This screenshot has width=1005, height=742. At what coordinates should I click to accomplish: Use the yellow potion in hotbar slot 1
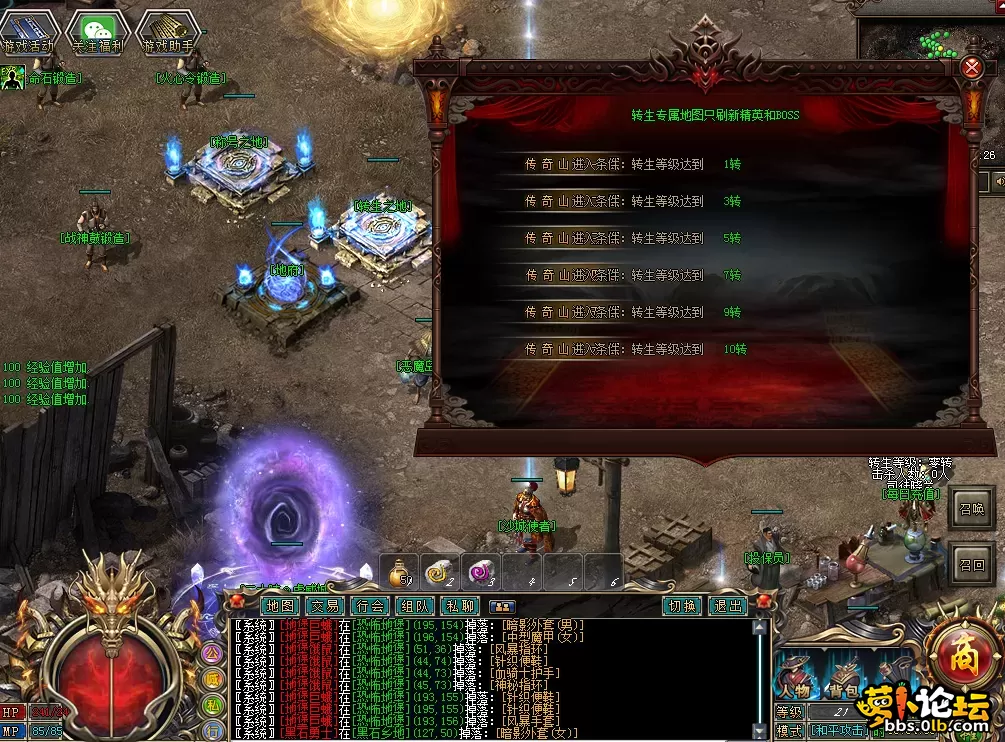(402, 571)
